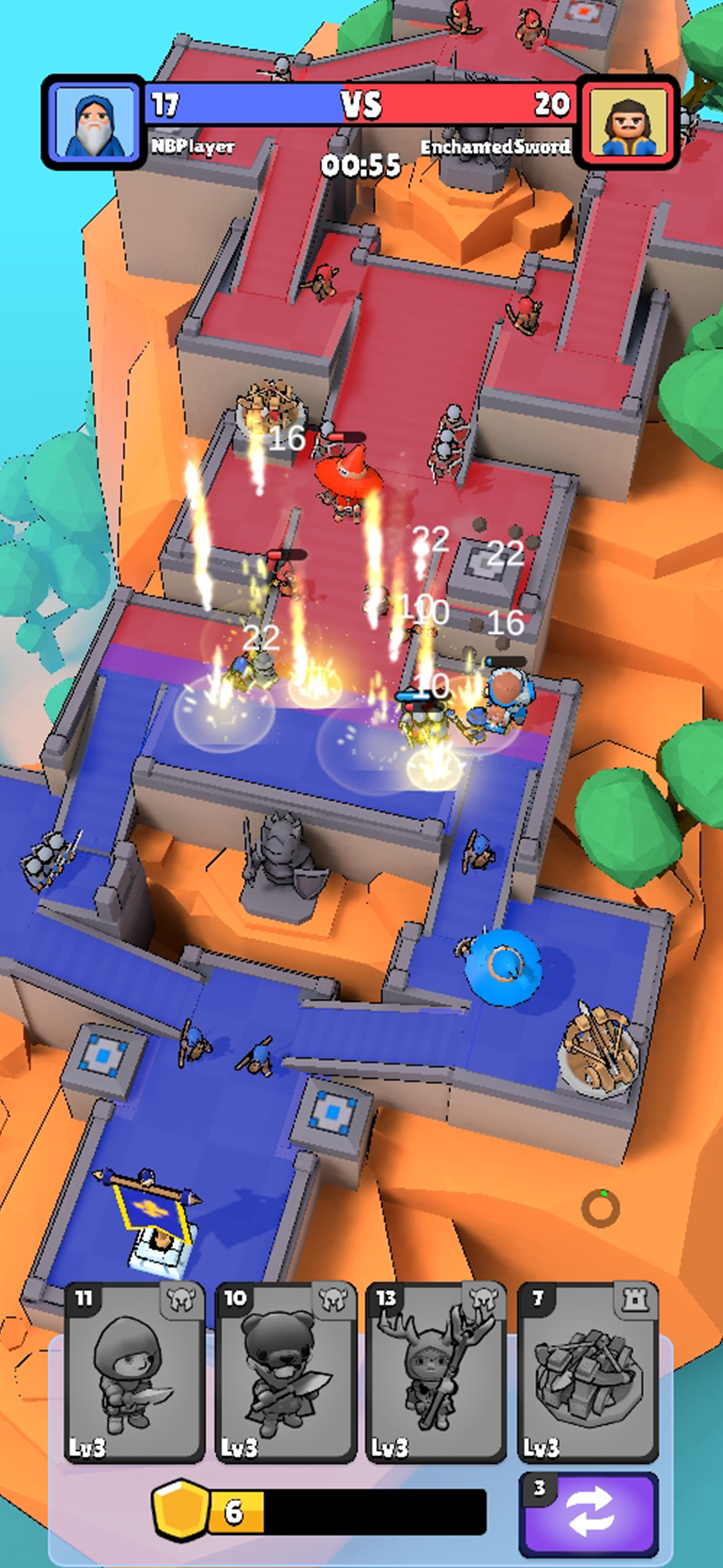The width and height of the screenshot is (723, 1568).
Task: Tap EnchantedSword's avatar portrait
Action: 630,121
